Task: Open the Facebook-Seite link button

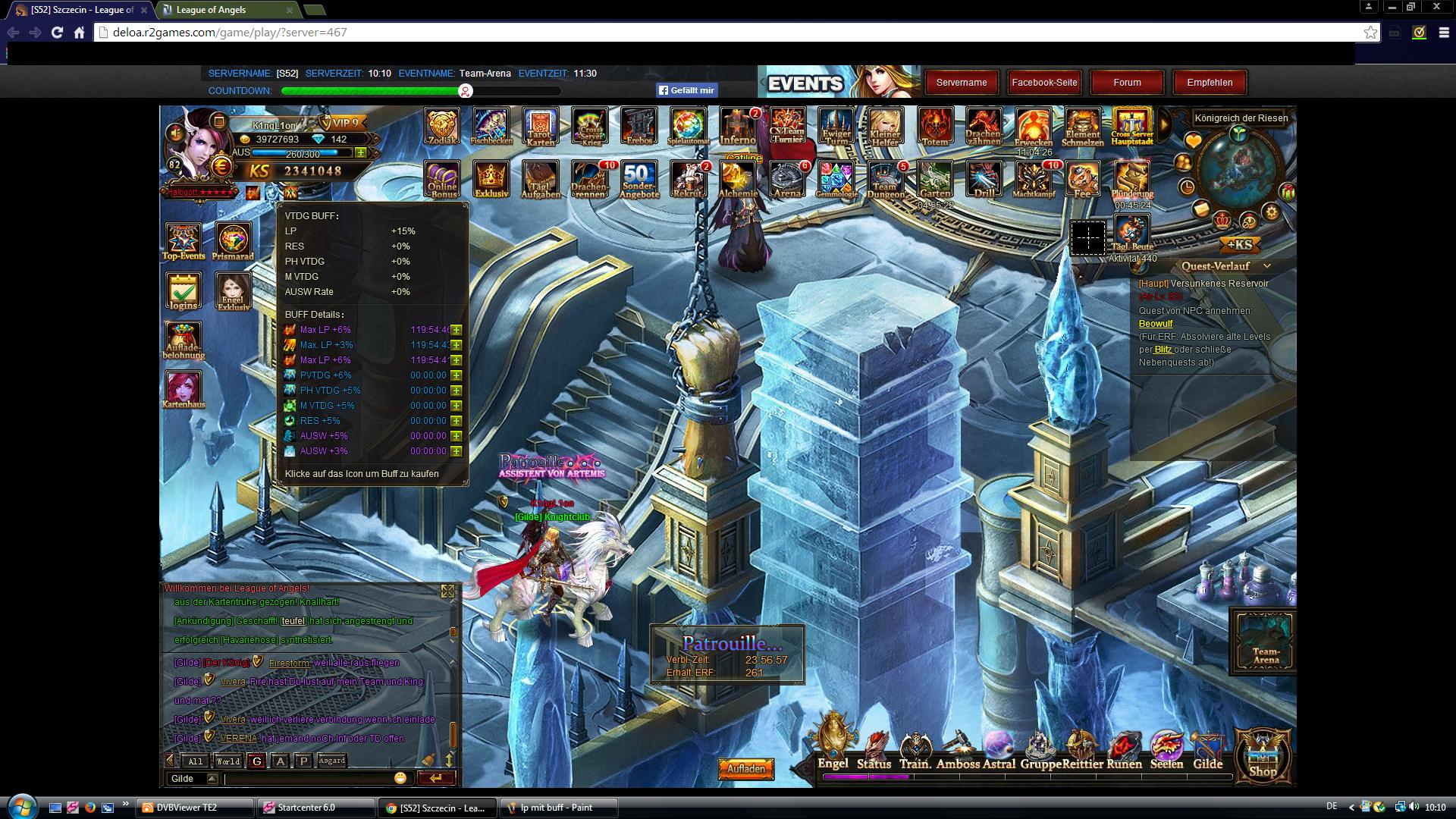Action: (1044, 83)
